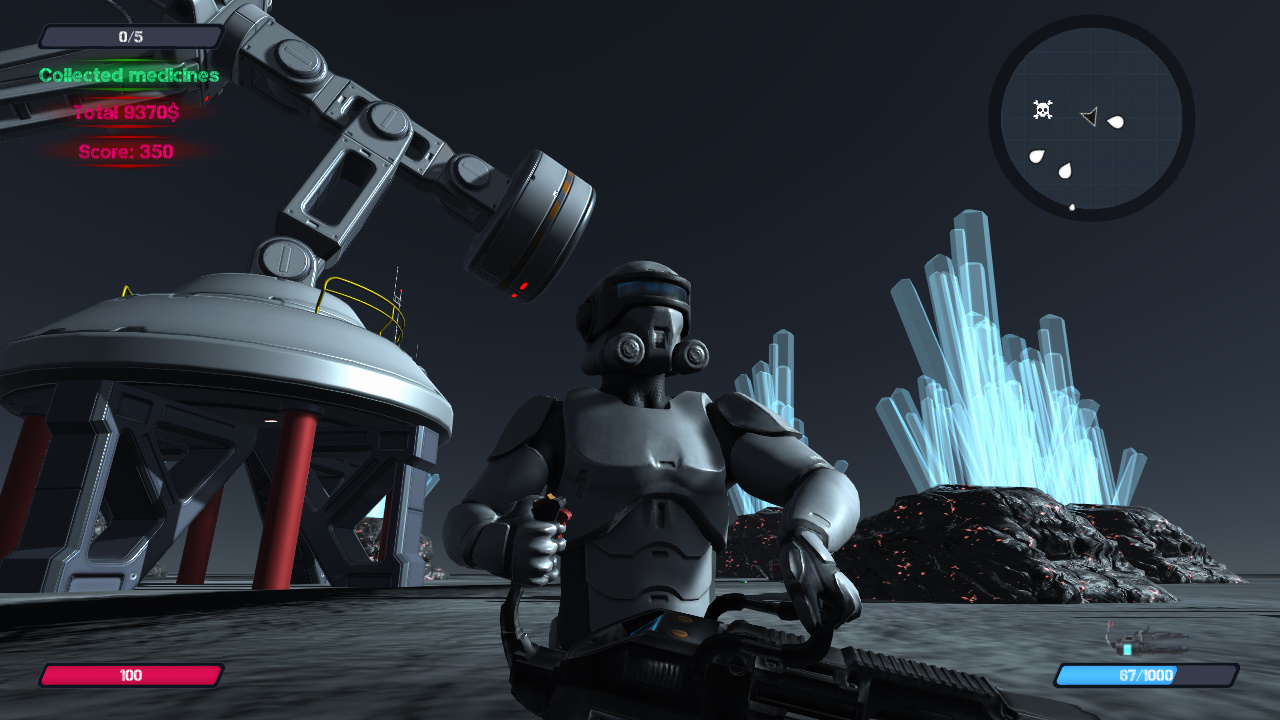Select the player arrow on the minimap
1280x720 pixels.
pyautogui.click(x=1090, y=116)
